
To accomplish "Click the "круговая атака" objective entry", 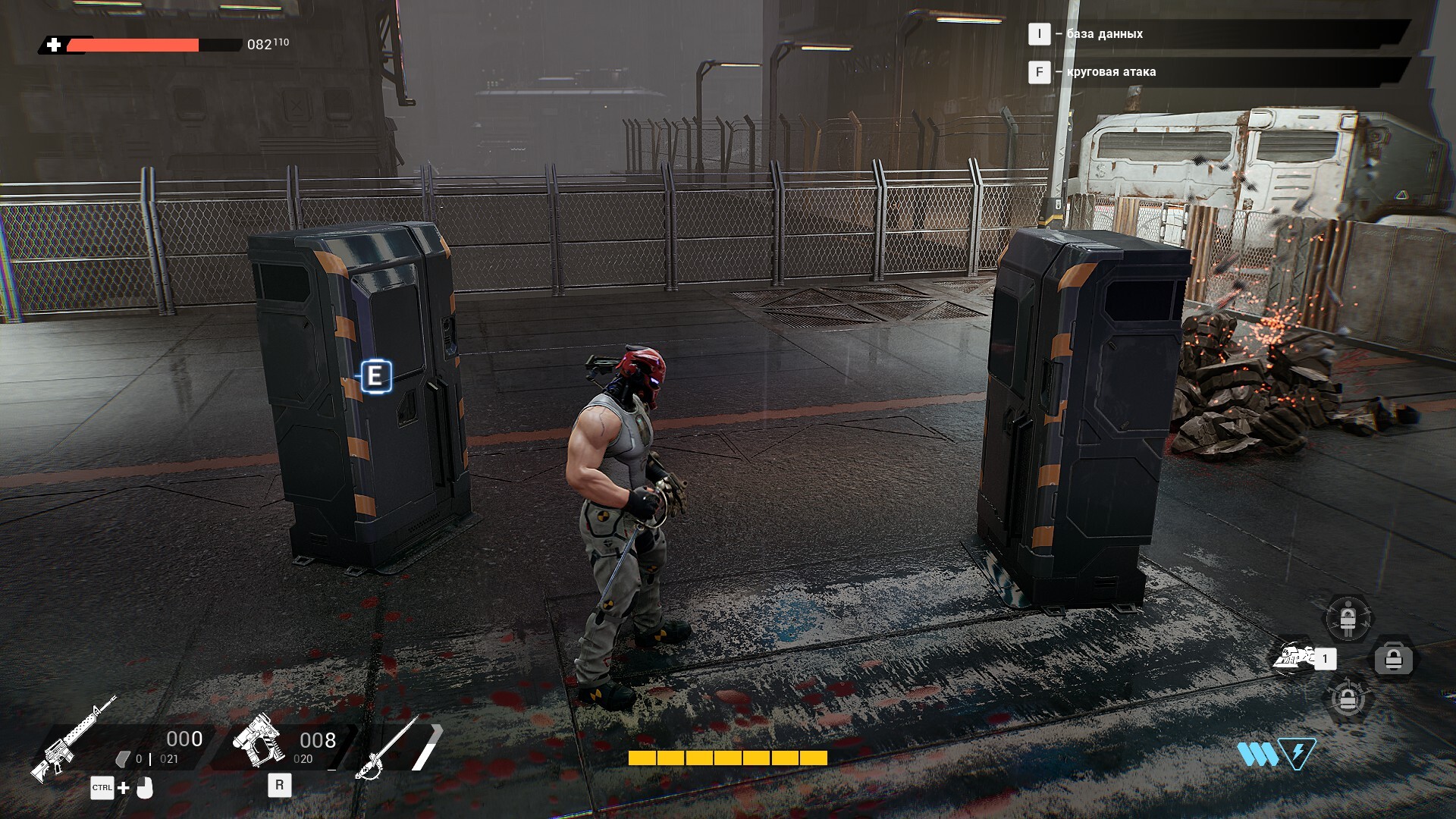I will pos(1111,72).
